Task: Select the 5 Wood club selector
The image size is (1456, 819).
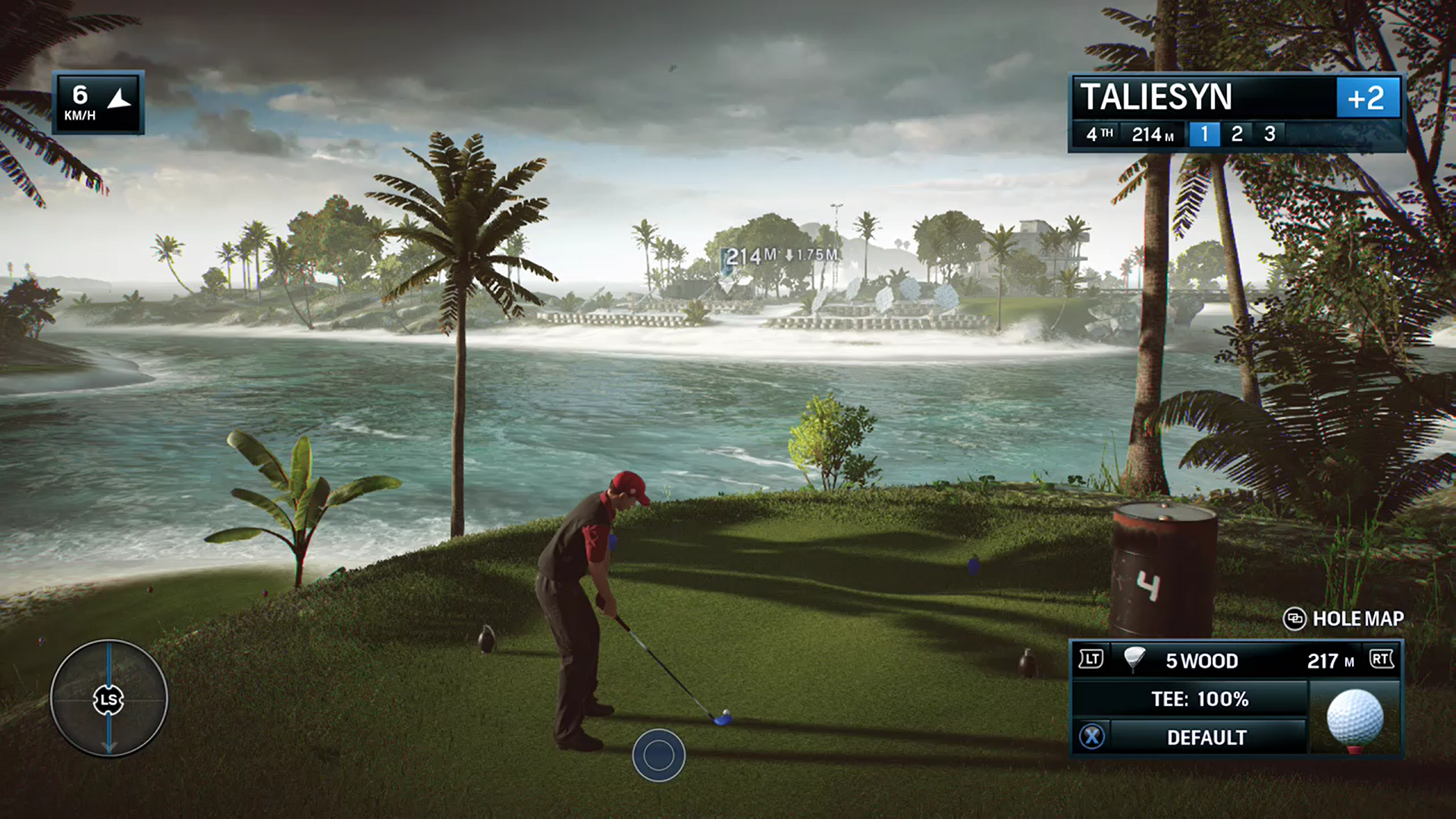Action: pos(1201,661)
